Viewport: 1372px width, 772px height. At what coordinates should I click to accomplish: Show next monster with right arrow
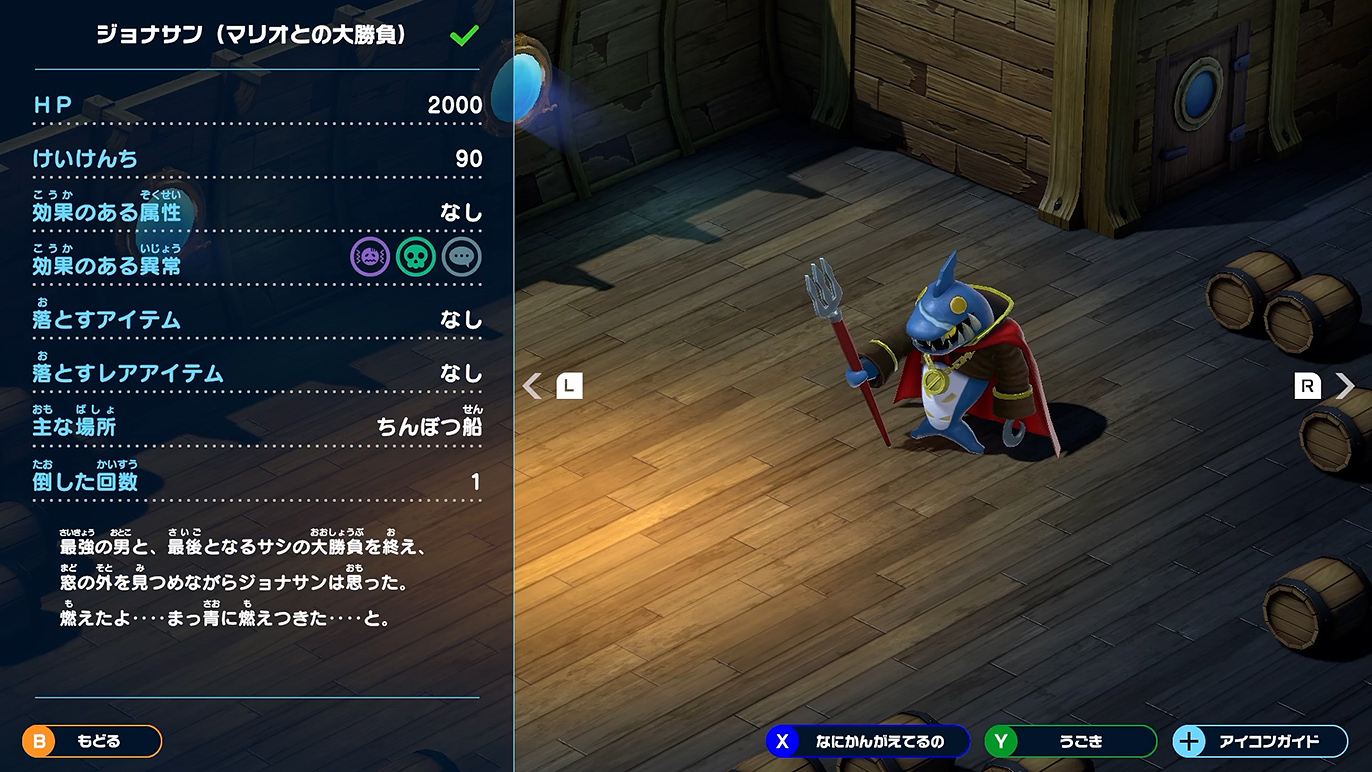(x=1345, y=386)
